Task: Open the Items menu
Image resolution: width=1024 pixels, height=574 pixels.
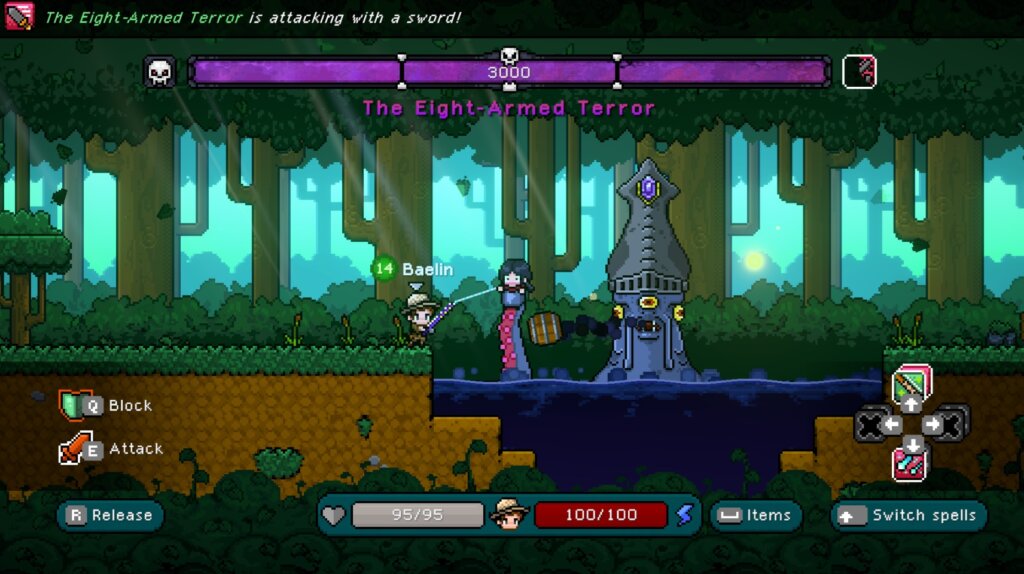Action: (756, 516)
